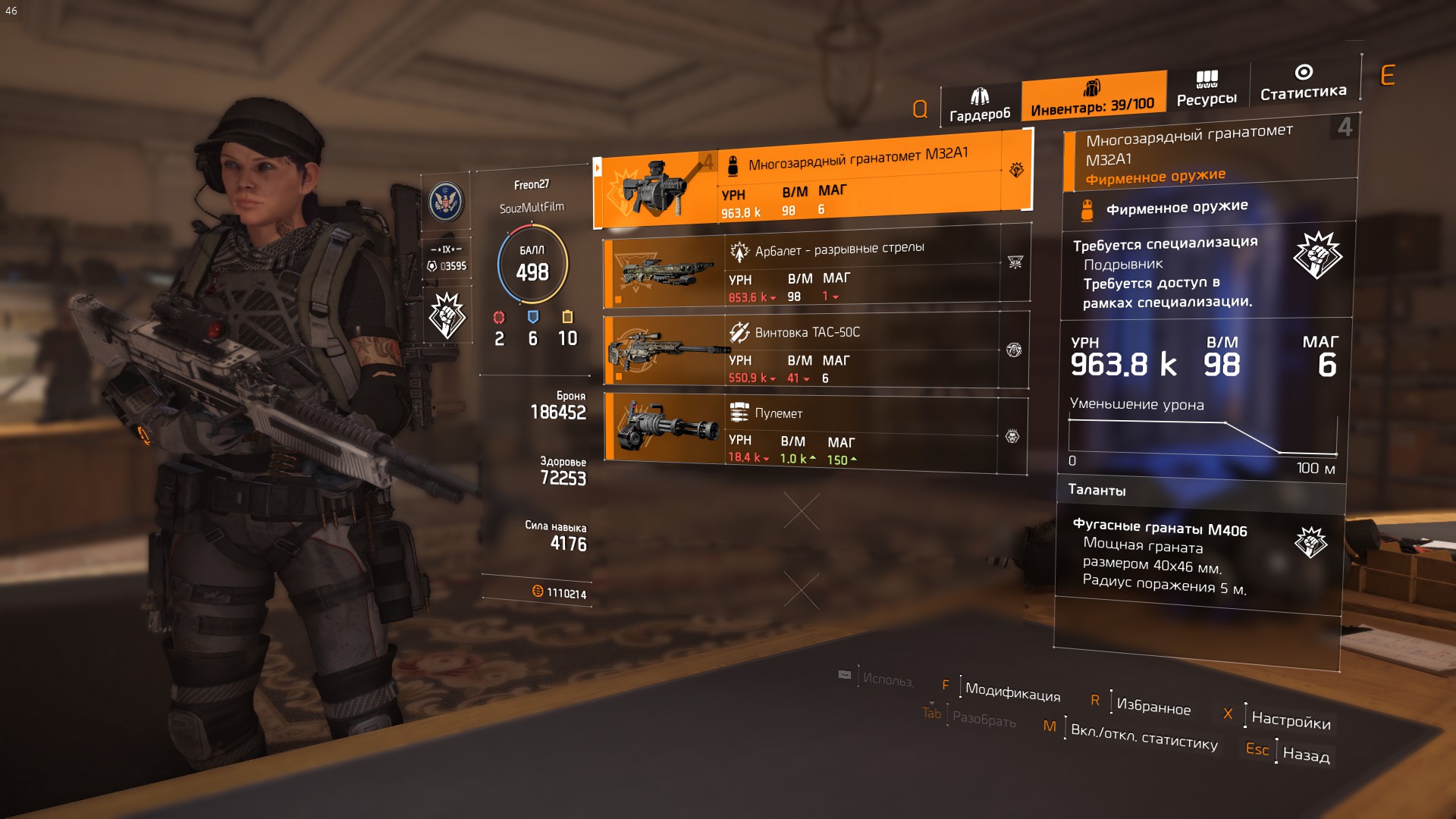Mark the item with Избранное
The image size is (1456, 819).
(1153, 706)
